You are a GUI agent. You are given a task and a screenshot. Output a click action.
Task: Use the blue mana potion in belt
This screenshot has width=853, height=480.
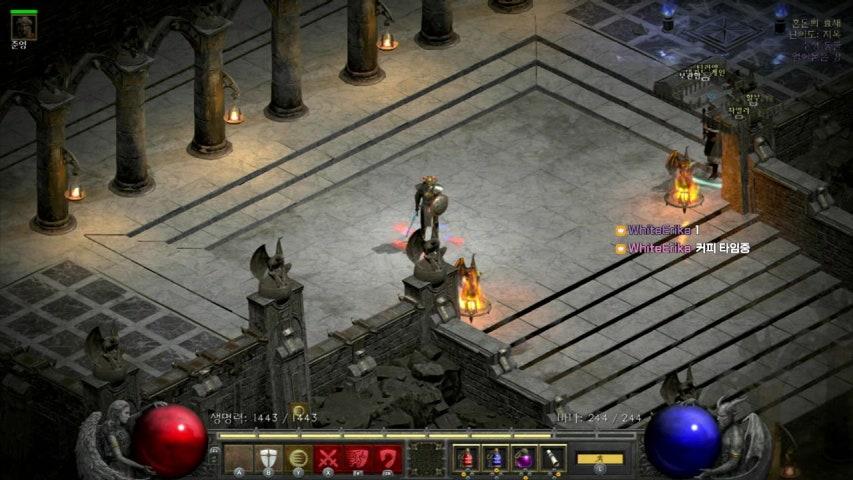pos(495,458)
